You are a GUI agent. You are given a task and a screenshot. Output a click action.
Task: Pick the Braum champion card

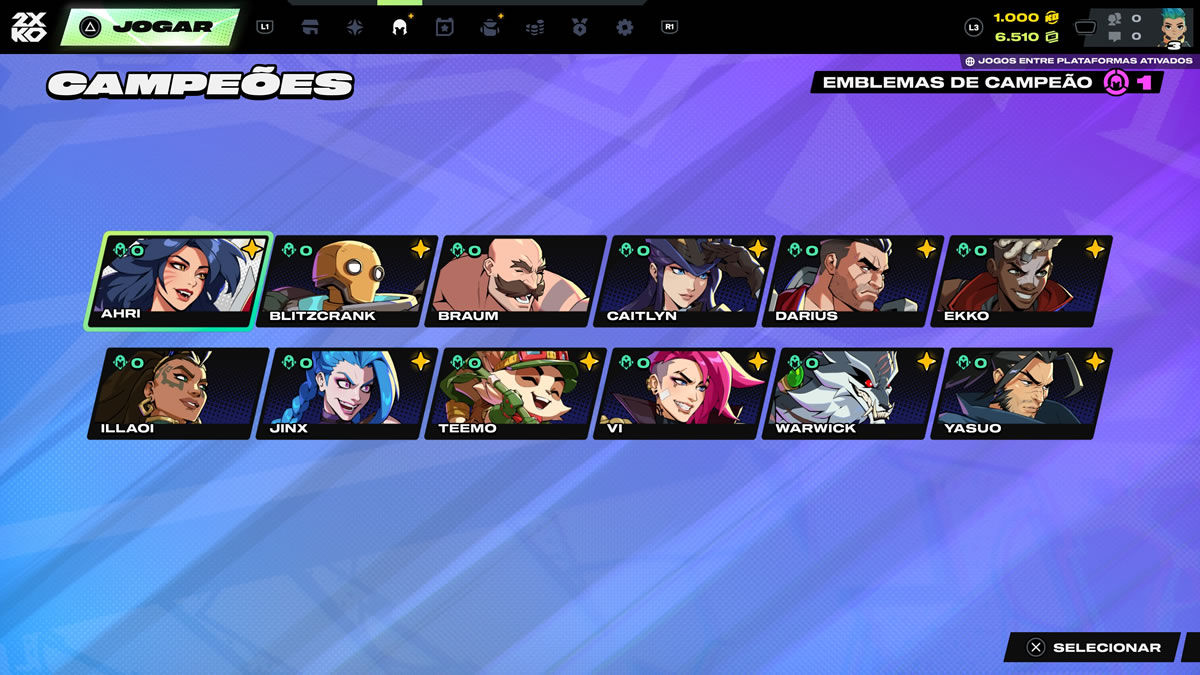pos(519,281)
